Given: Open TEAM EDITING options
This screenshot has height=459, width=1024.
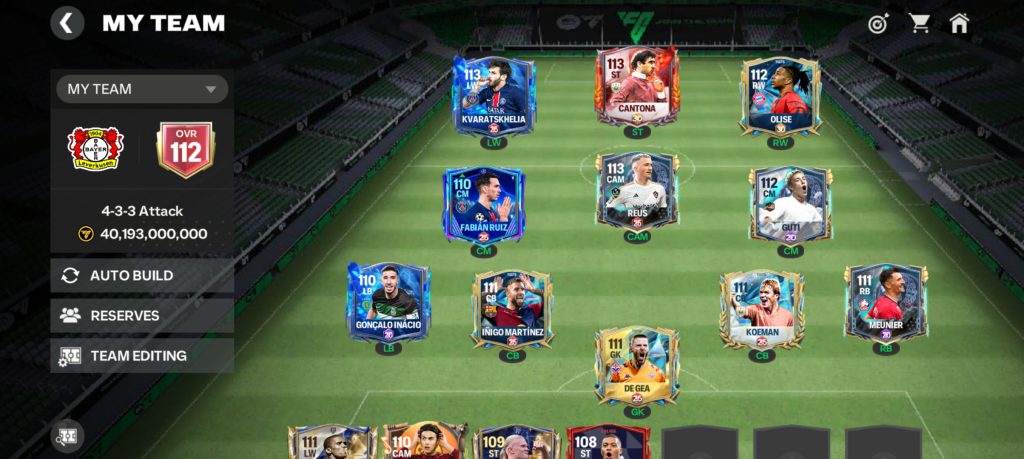Looking at the screenshot, I should (142, 355).
